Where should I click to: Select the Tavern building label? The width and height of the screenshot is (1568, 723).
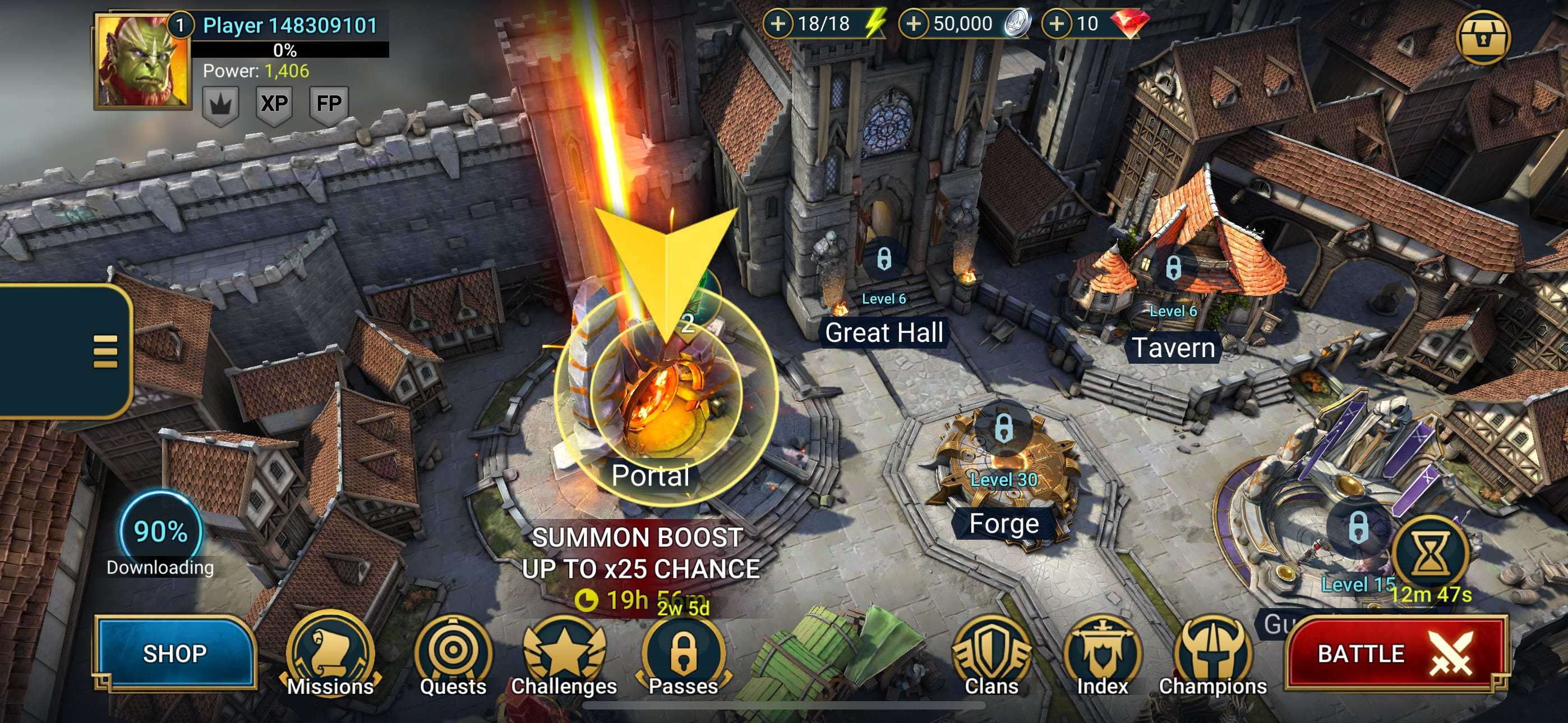click(1173, 348)
